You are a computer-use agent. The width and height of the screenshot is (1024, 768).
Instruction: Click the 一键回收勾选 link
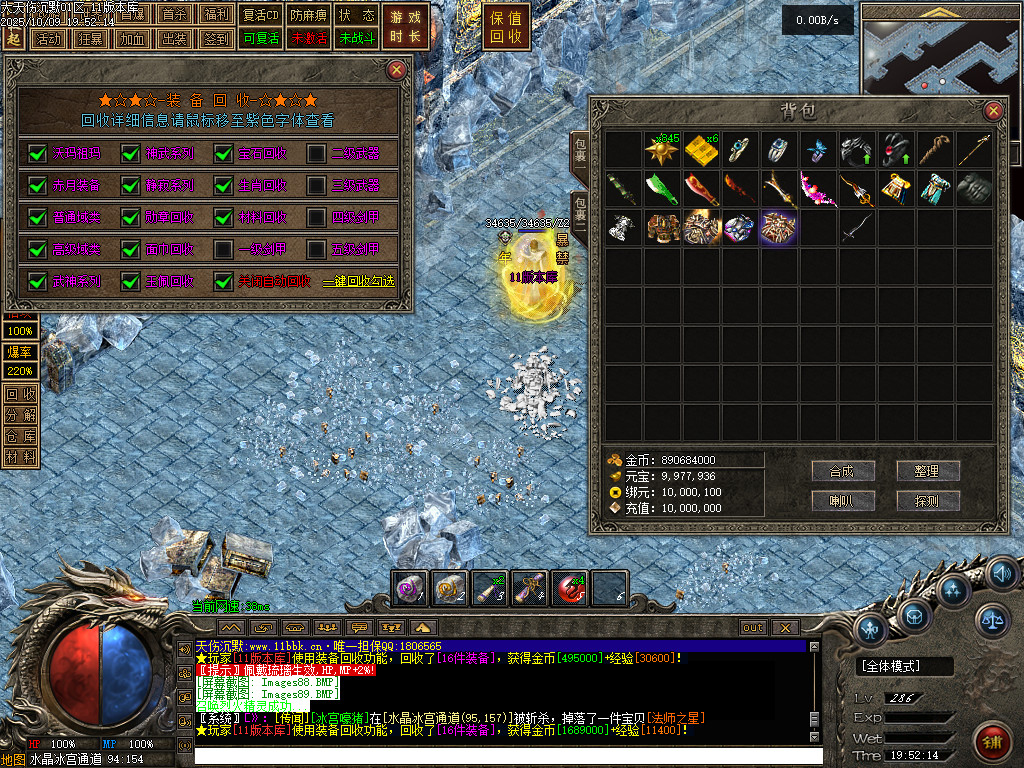(358, 282)
